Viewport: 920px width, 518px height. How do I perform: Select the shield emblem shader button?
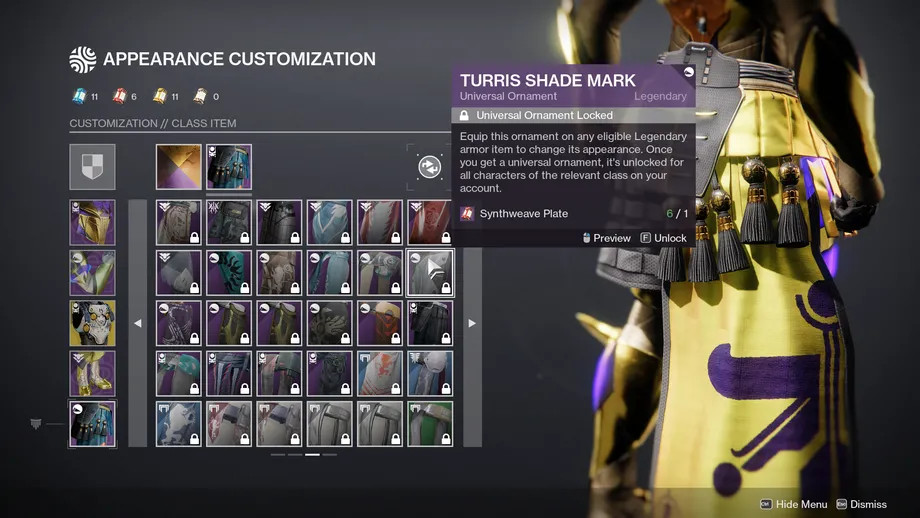[92, 167]
